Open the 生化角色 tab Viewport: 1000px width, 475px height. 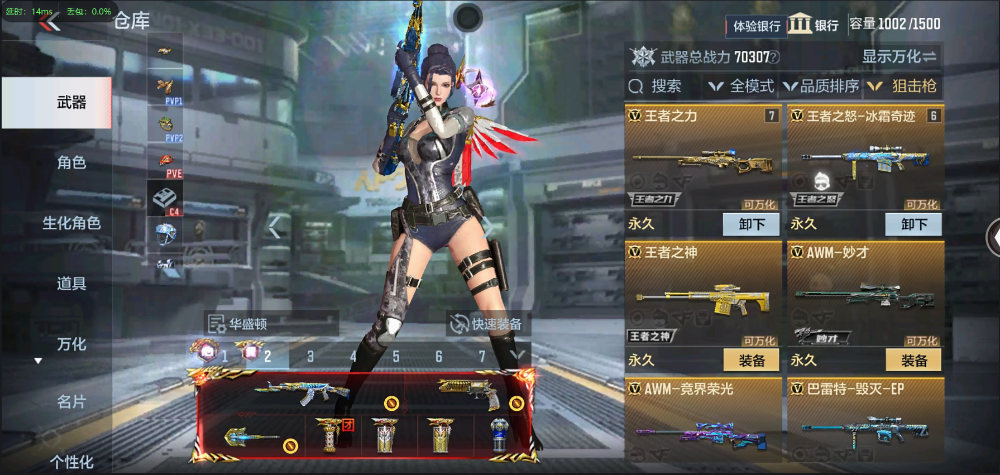coord(71,223)
